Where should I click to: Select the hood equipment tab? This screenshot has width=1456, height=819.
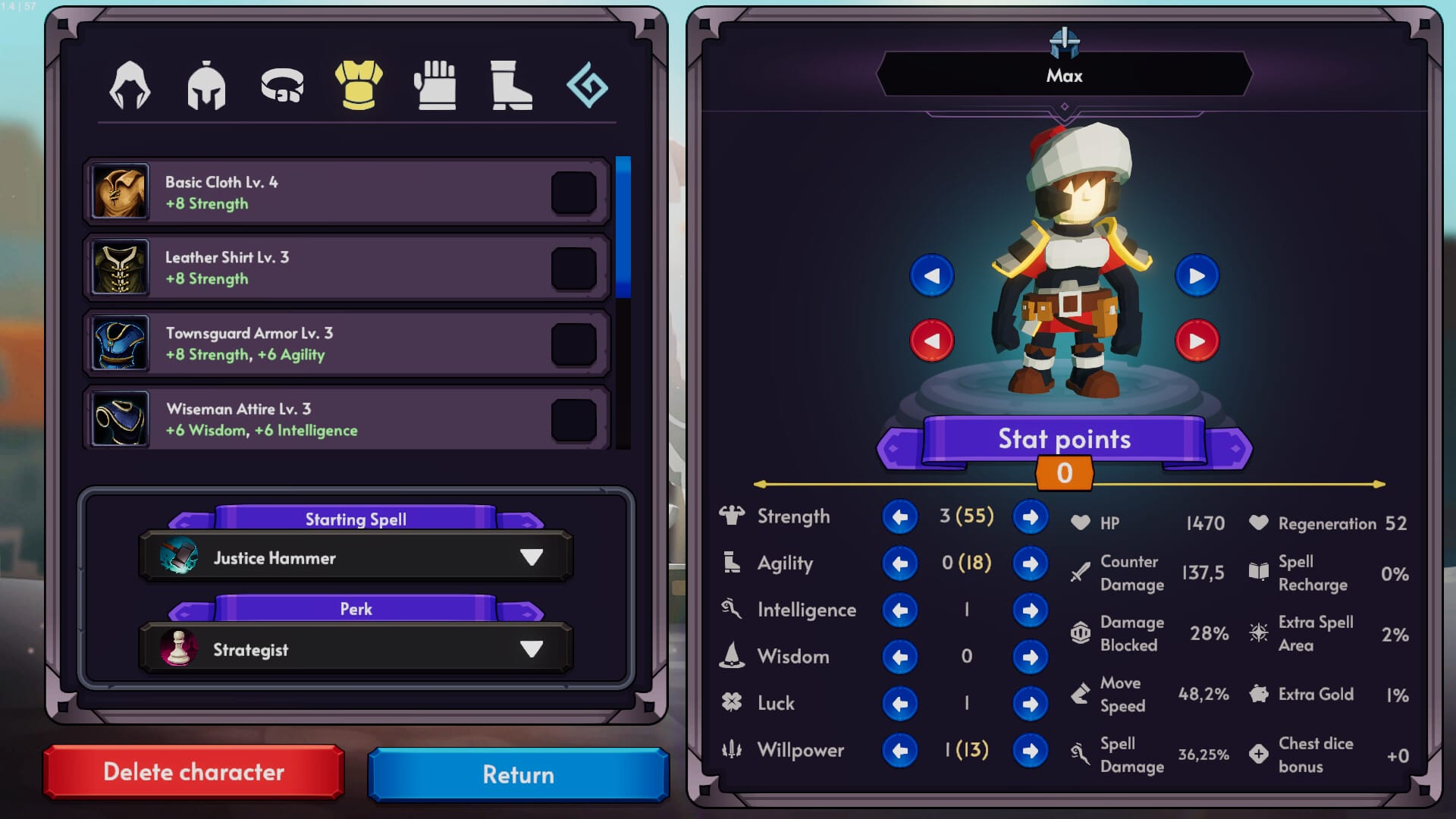coord(130,87)
